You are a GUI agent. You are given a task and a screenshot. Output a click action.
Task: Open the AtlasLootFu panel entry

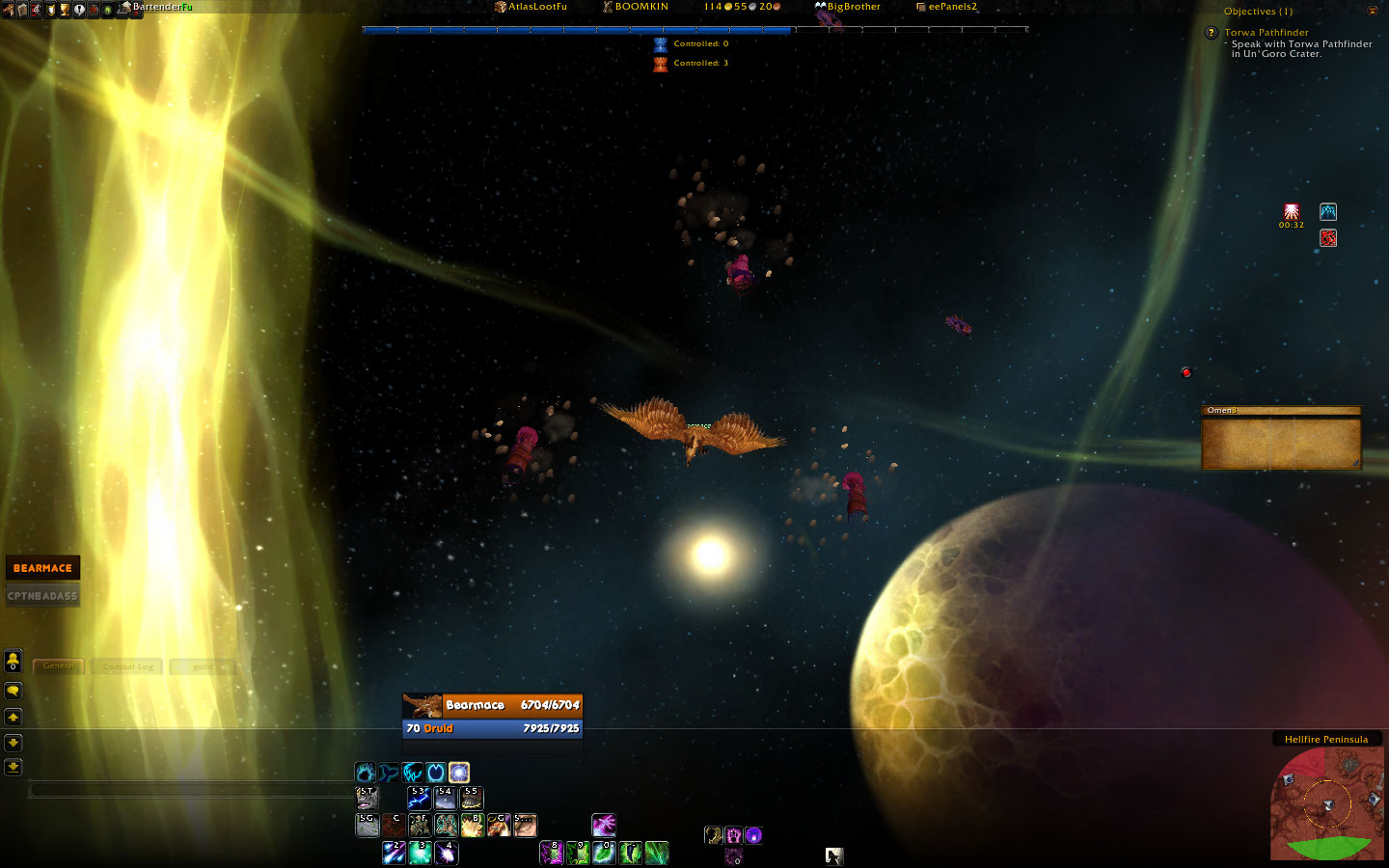click(x=531, y=7)
